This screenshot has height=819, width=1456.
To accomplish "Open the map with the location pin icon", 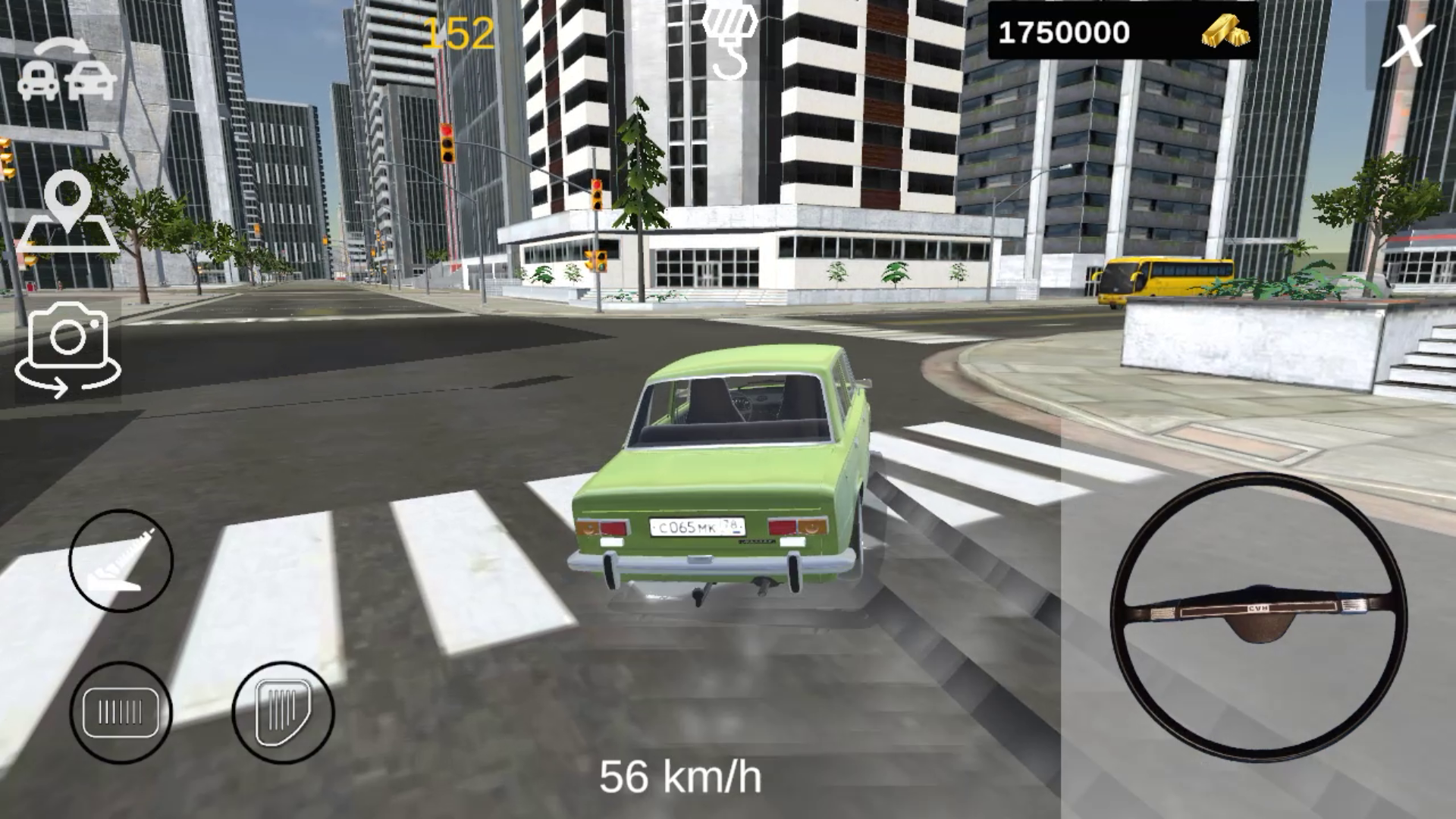I will click(68, 215).
